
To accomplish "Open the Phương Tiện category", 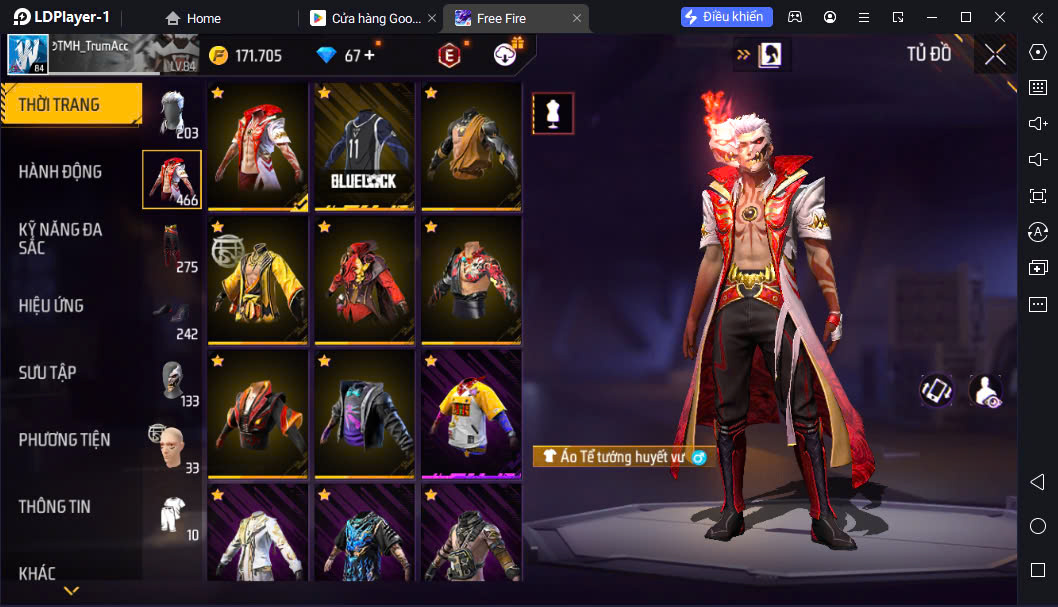I will point(64,440).
